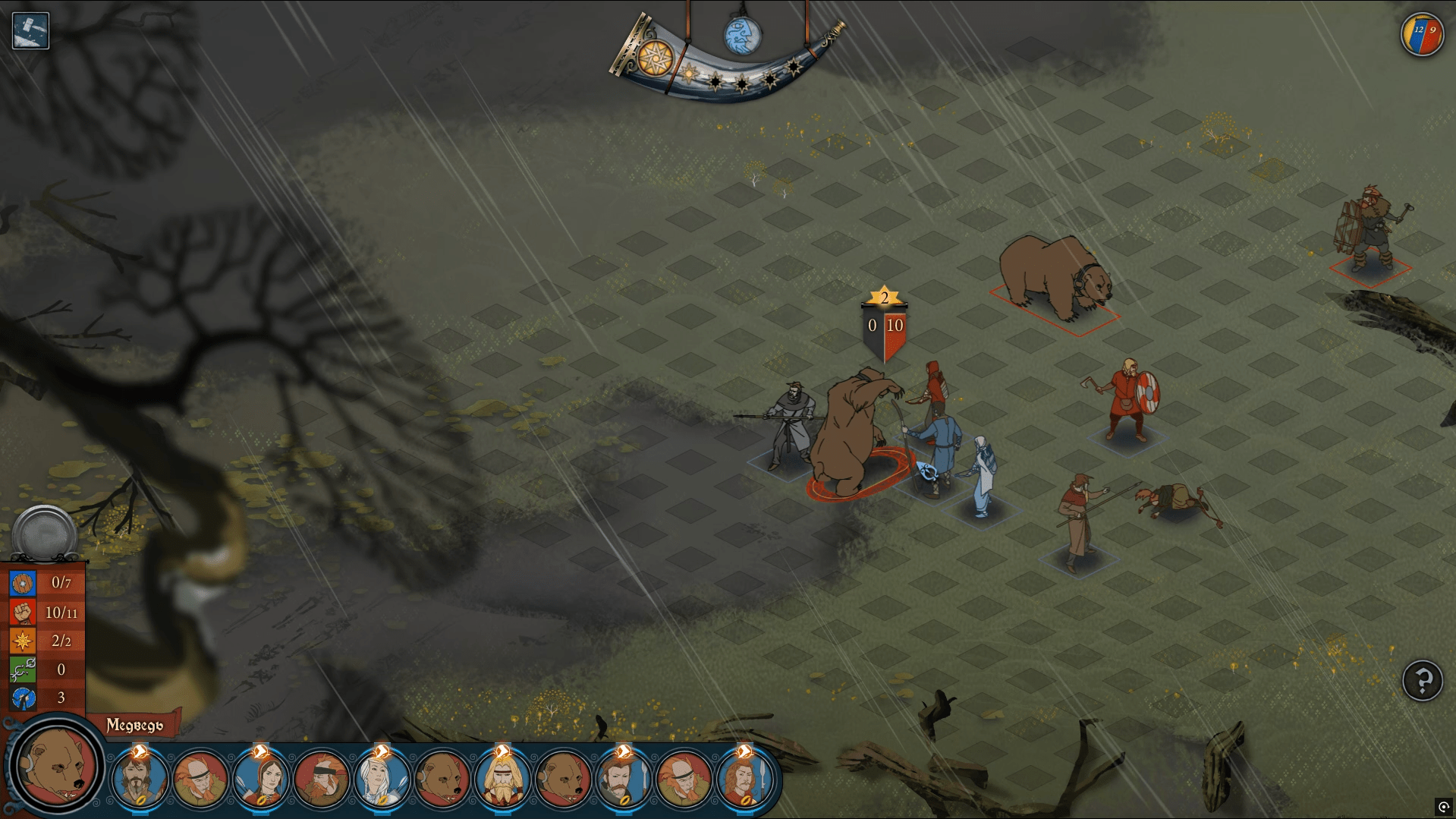Click the empty silver item disc
1456x819 pixels.
[x=44, y=534]
